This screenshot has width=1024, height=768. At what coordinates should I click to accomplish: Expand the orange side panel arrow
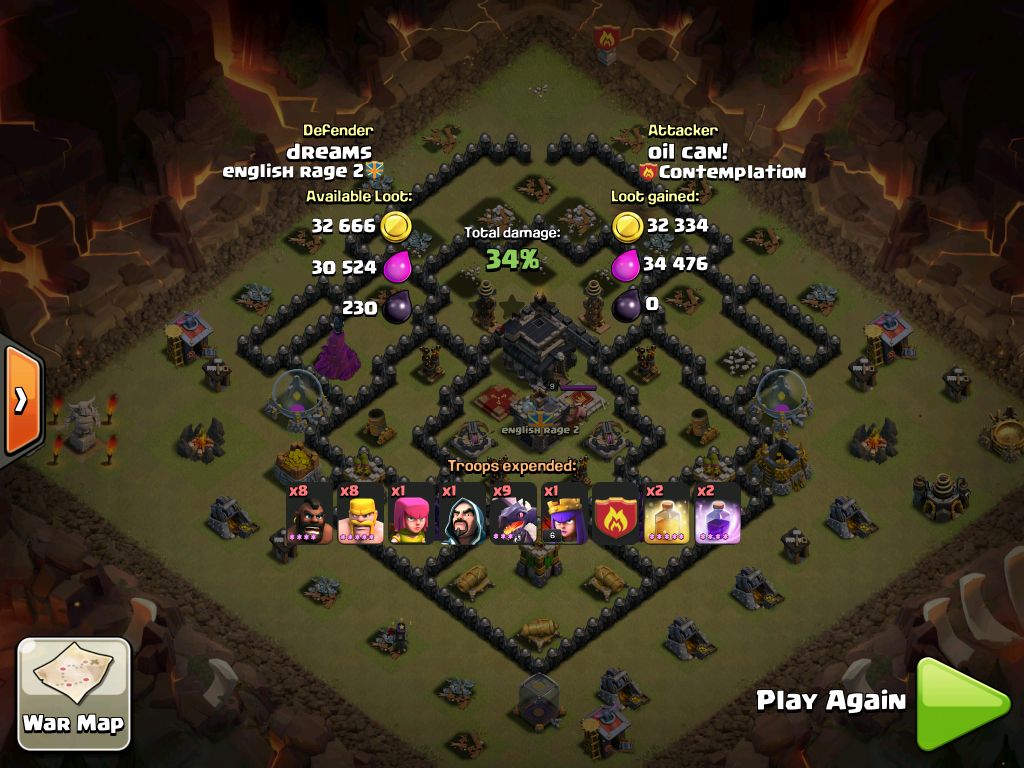point(20,399)
